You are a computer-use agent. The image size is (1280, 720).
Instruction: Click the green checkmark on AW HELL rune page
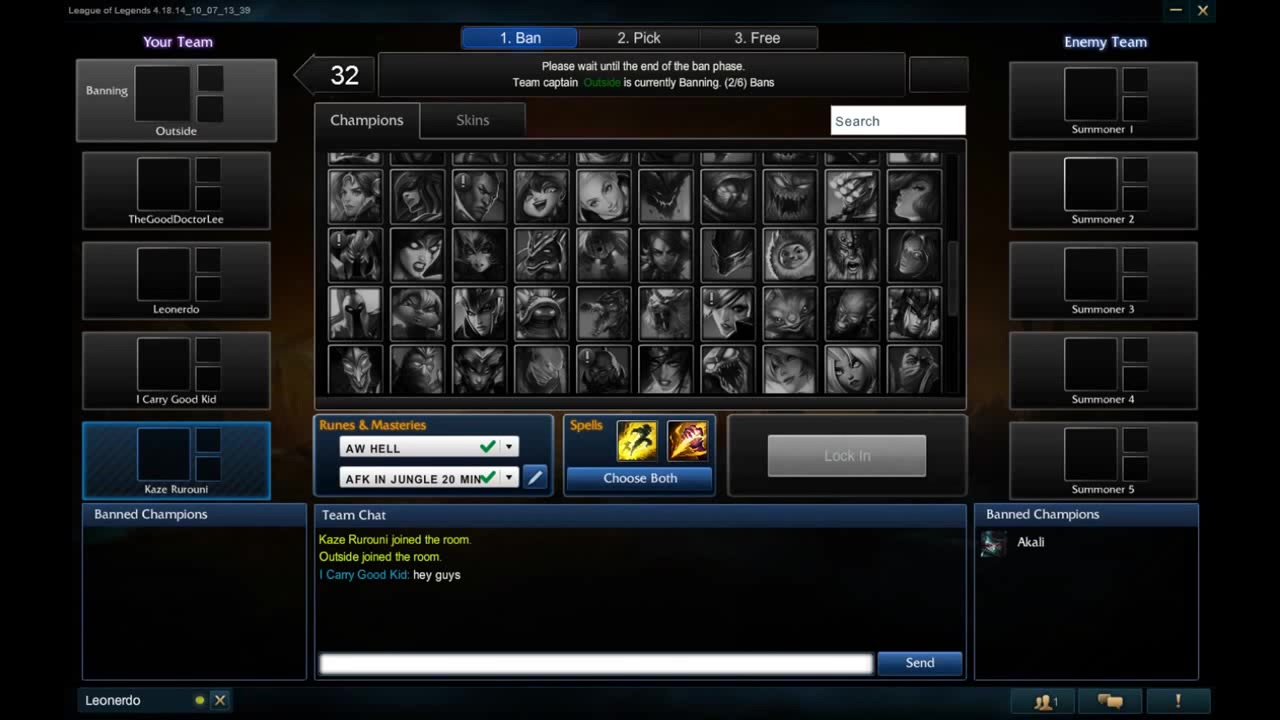click(487, 448)
